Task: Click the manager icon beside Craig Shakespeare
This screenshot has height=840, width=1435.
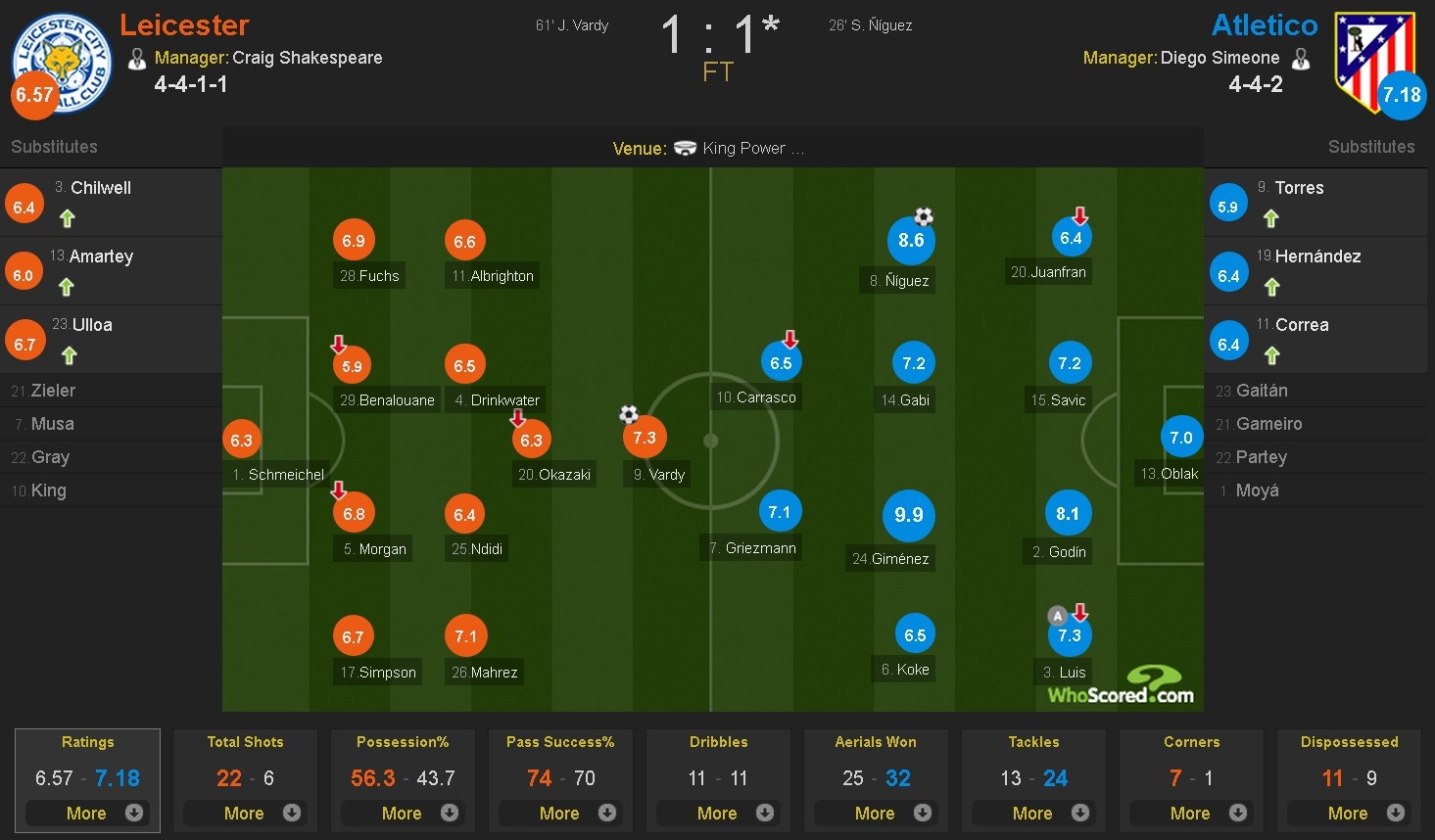Action: 137,58
